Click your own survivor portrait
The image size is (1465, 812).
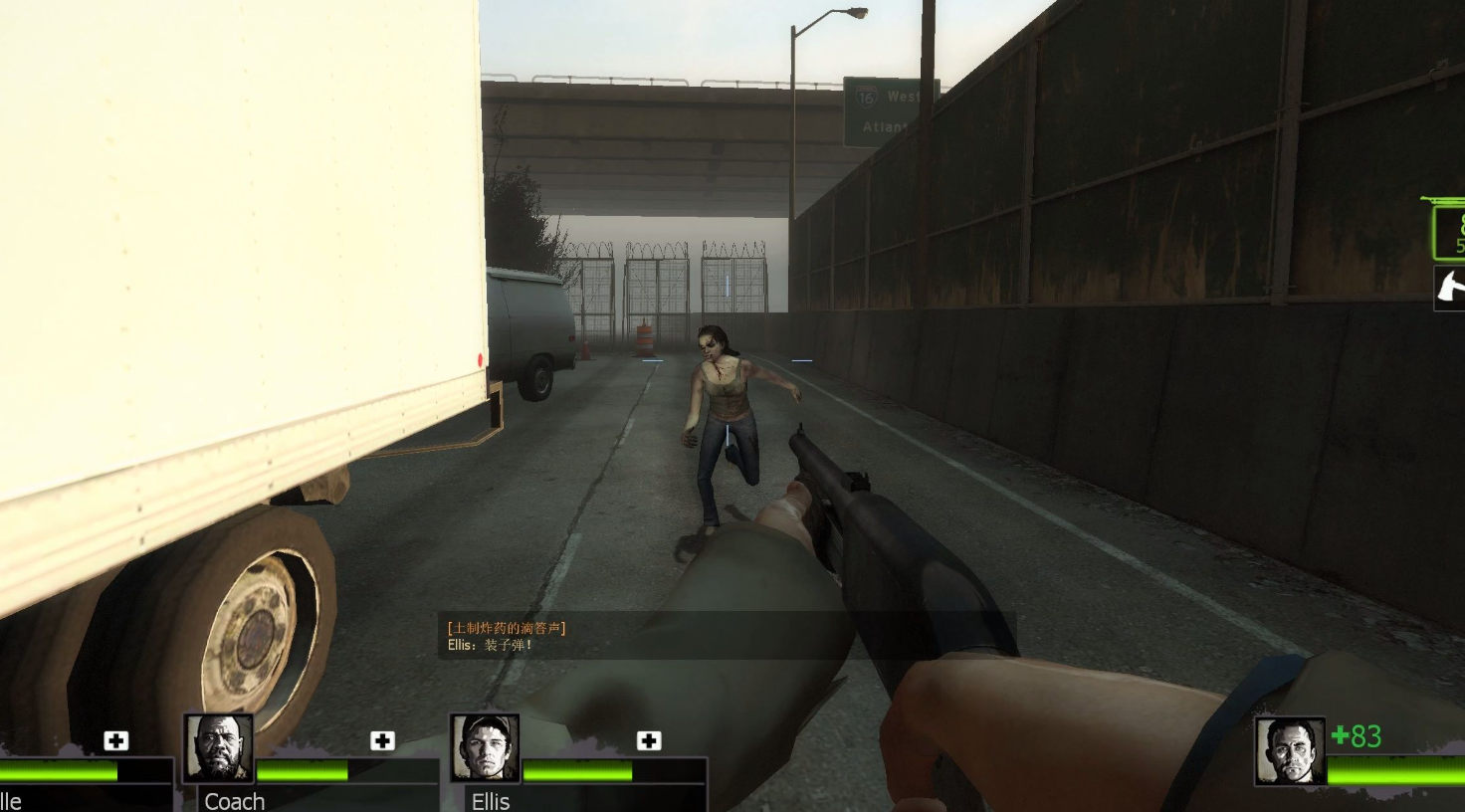(x=1290, y=751)
